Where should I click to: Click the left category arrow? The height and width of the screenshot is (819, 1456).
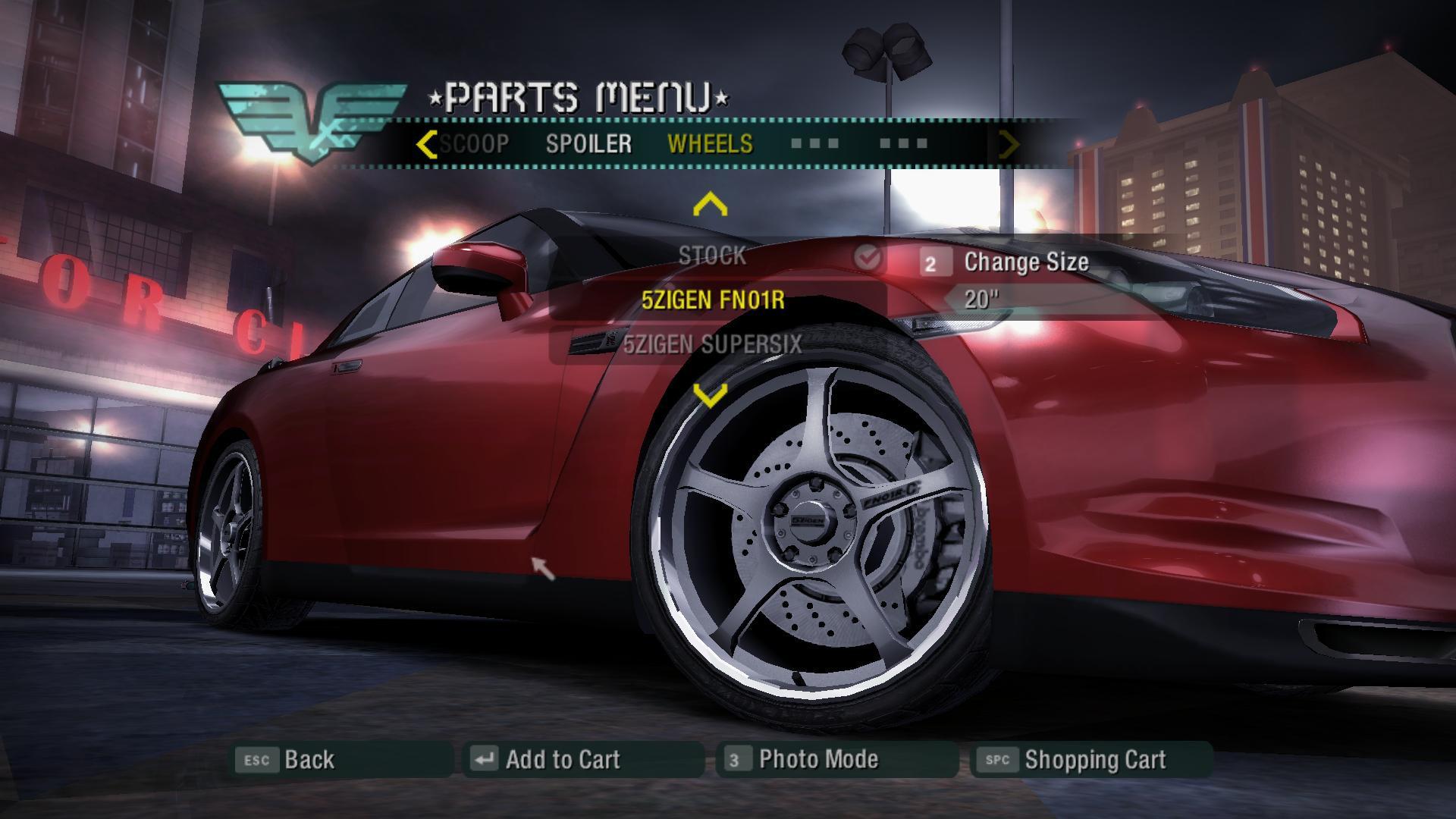coord(427,144)
